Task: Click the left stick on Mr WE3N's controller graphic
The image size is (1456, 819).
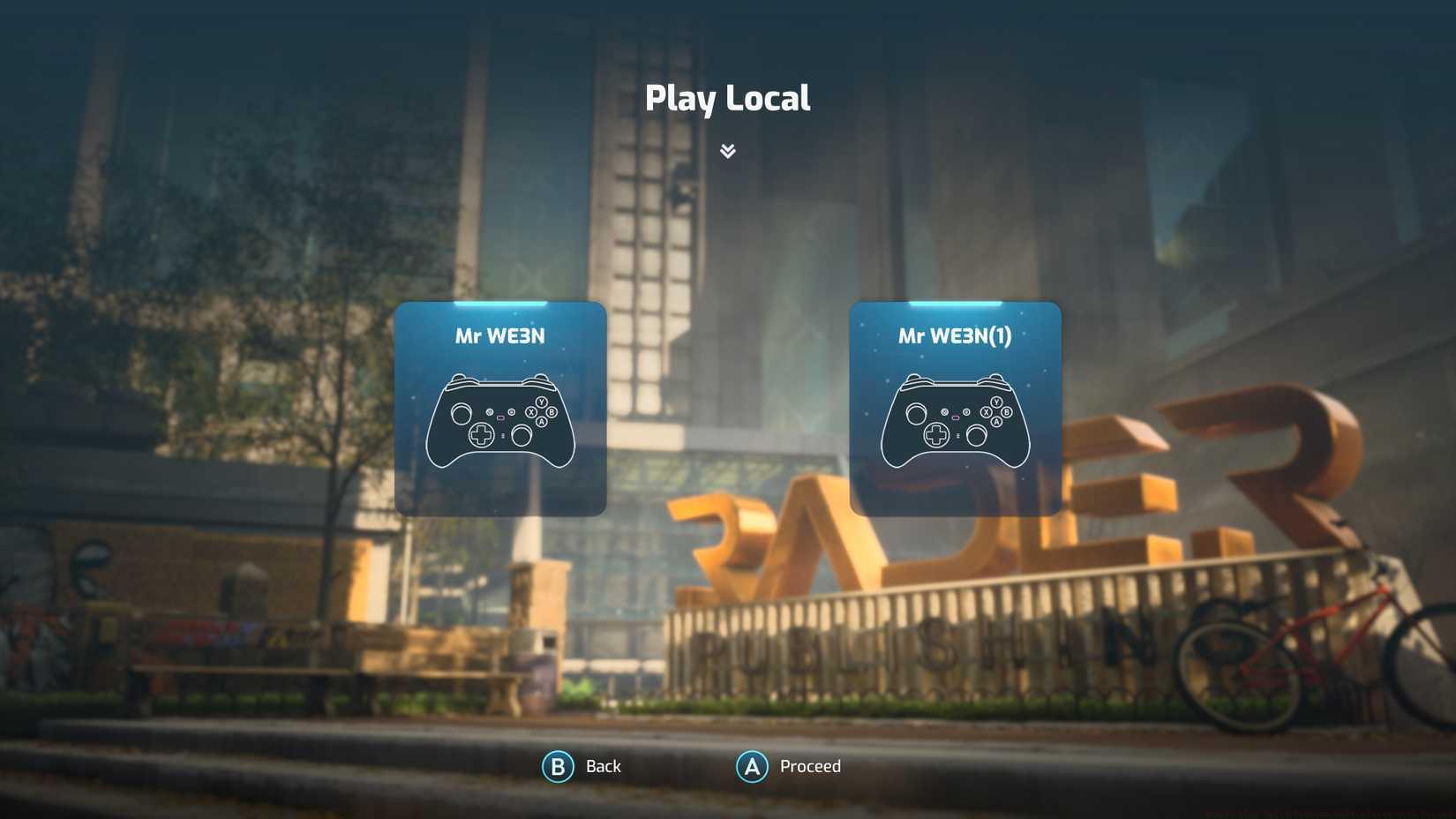Action: tap(462, 414)
